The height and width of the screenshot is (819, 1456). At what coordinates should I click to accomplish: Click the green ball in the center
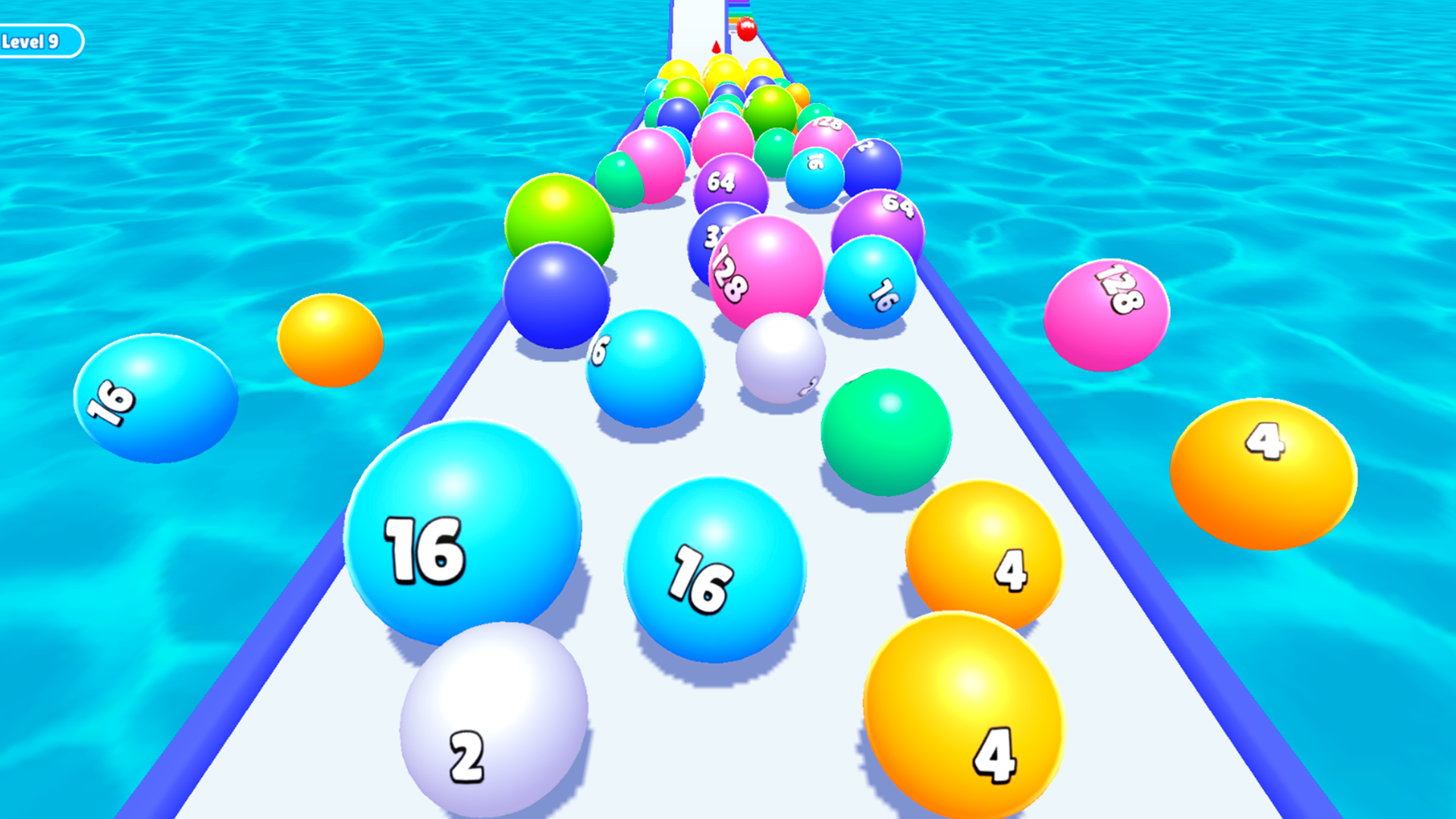point(887,432)
